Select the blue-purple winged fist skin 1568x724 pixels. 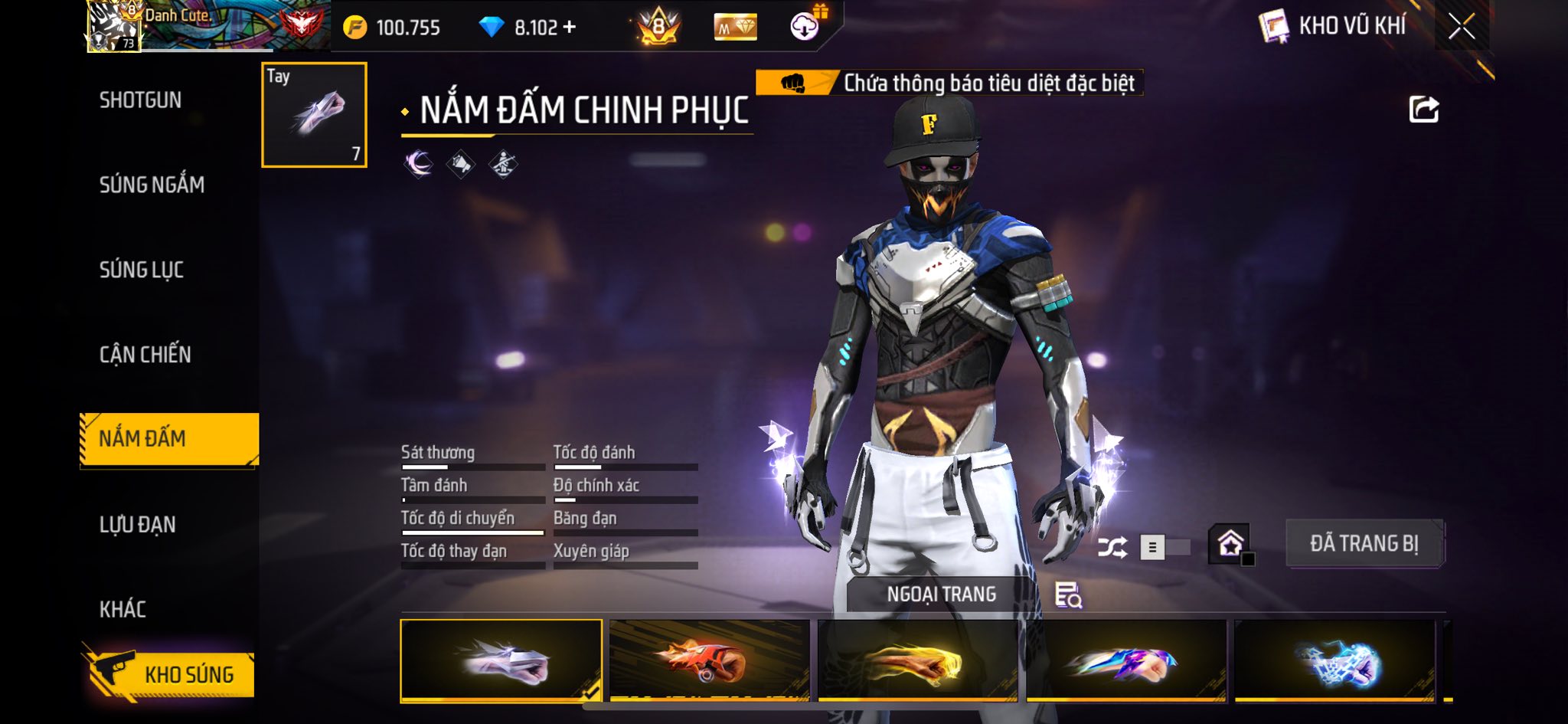point(1125,660)
